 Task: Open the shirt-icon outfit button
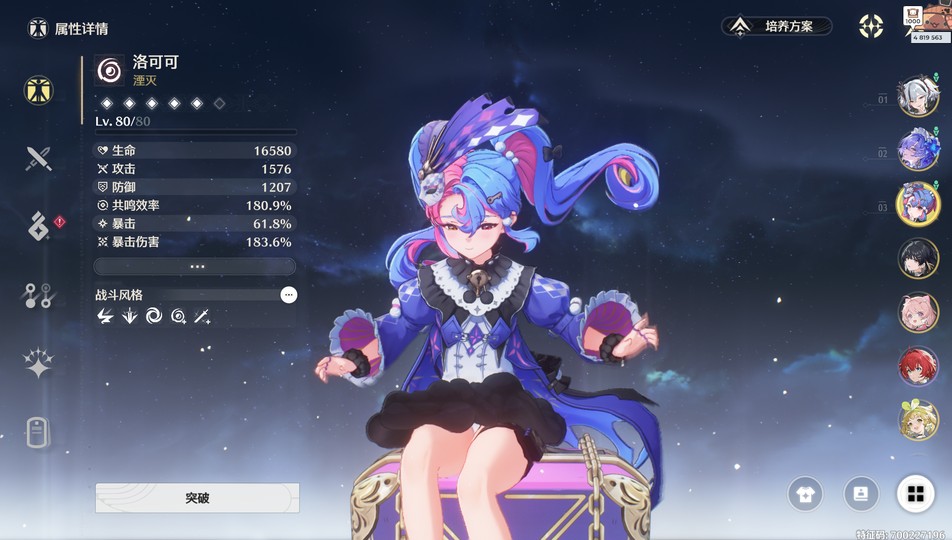coord(805,493)
